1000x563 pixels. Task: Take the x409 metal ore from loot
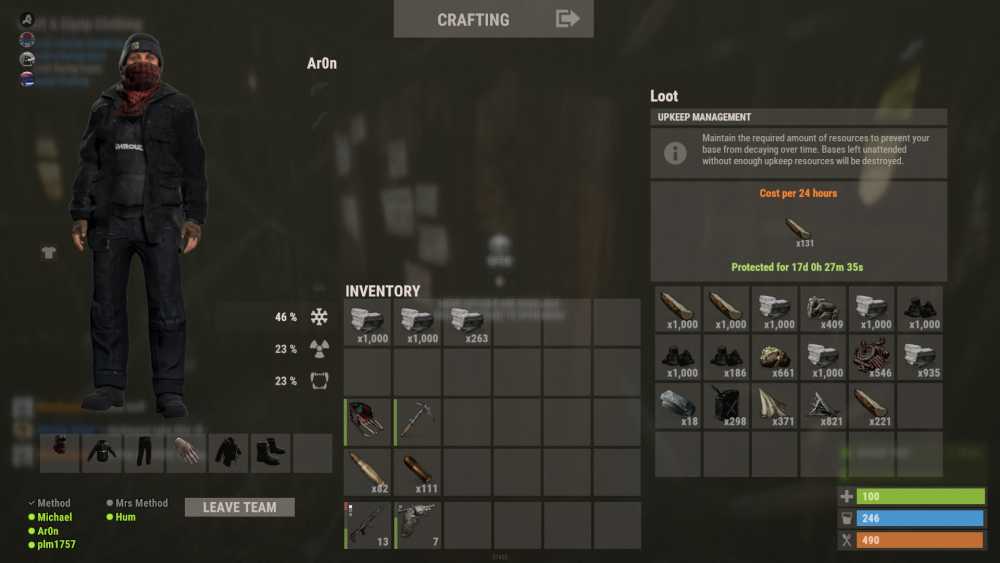point(824,309)
